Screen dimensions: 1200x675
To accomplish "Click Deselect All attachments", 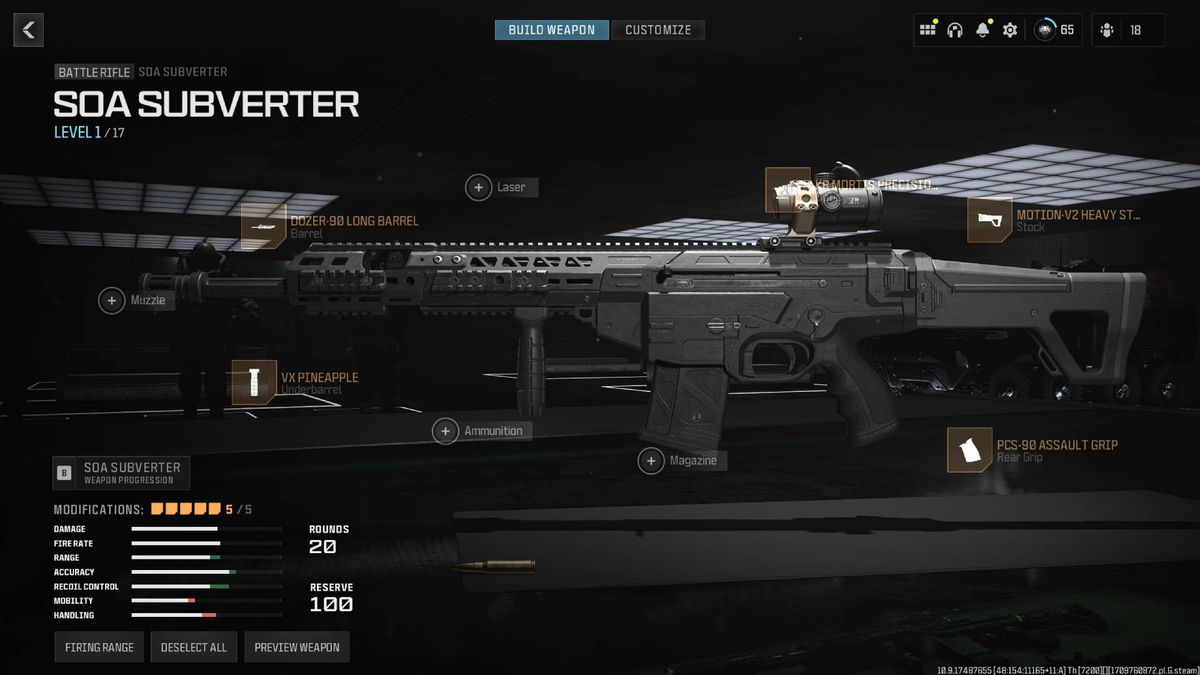I will click(x=194, y=647).
